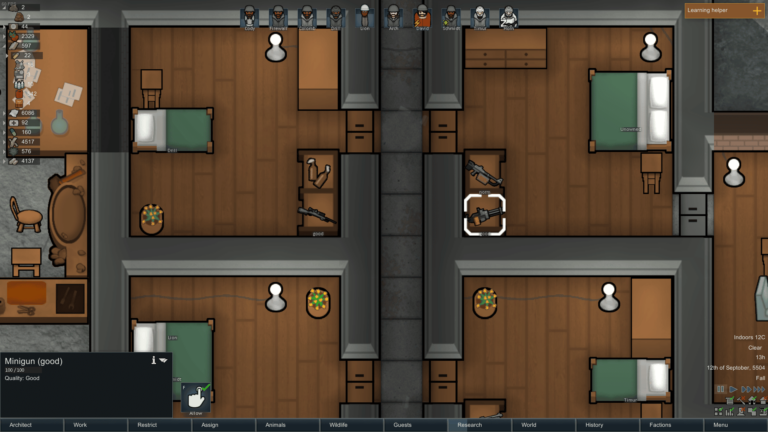
Task: Pause the game speed
Action: (720, 389)
